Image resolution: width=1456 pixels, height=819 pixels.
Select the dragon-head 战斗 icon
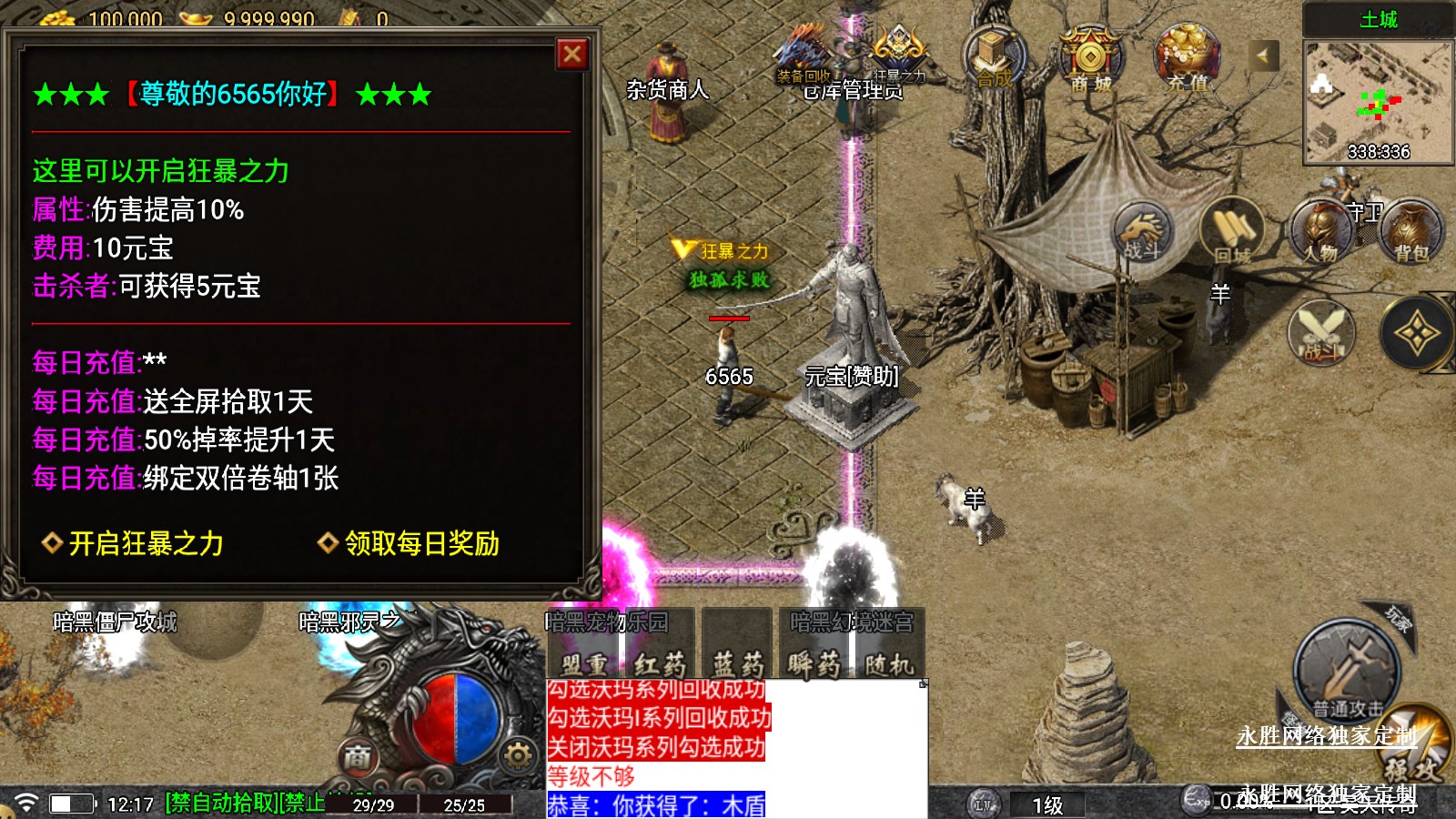(x=1142, y=231)
